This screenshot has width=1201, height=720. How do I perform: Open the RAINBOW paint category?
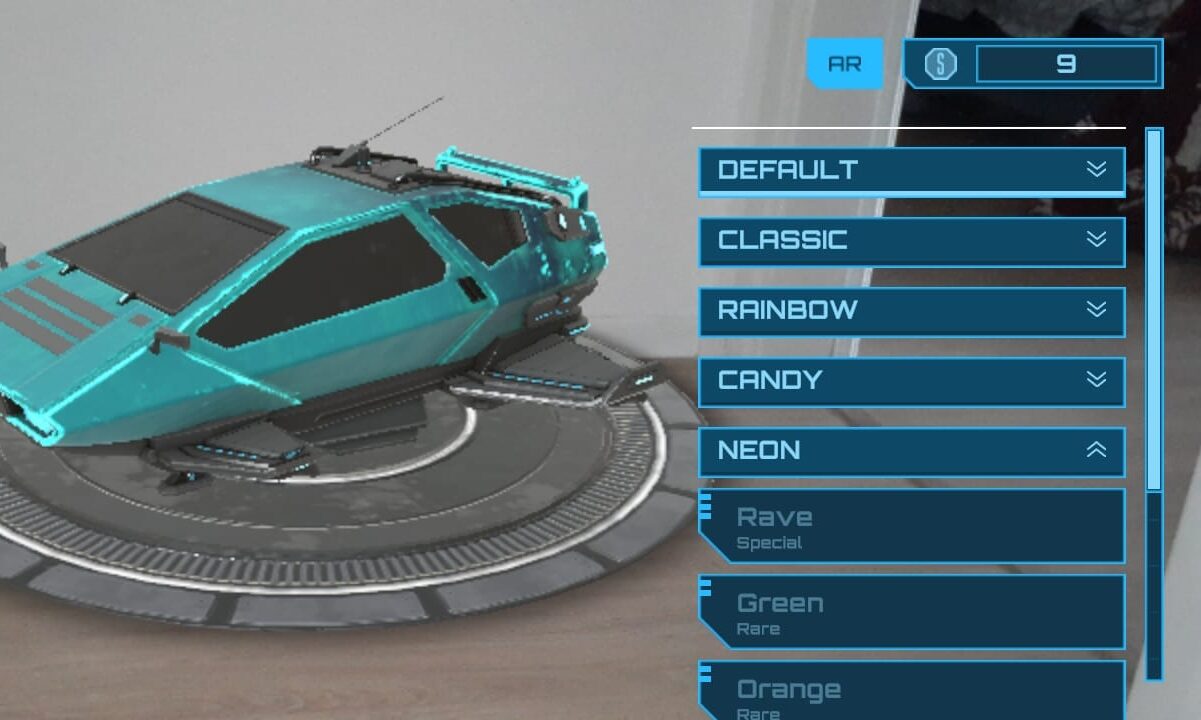(911, 310)
